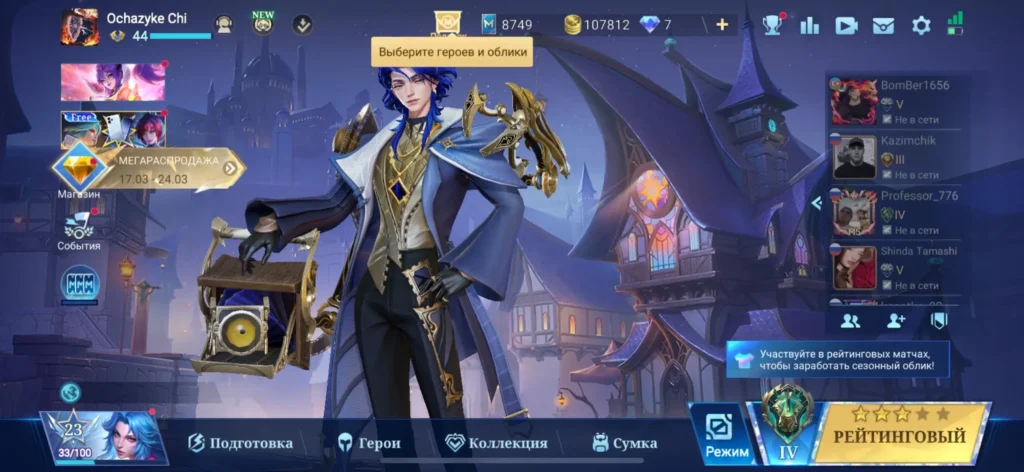Screen dimensions: 1024x472
Task: Open the trophy achievements icon
Action: click(773, 25)
